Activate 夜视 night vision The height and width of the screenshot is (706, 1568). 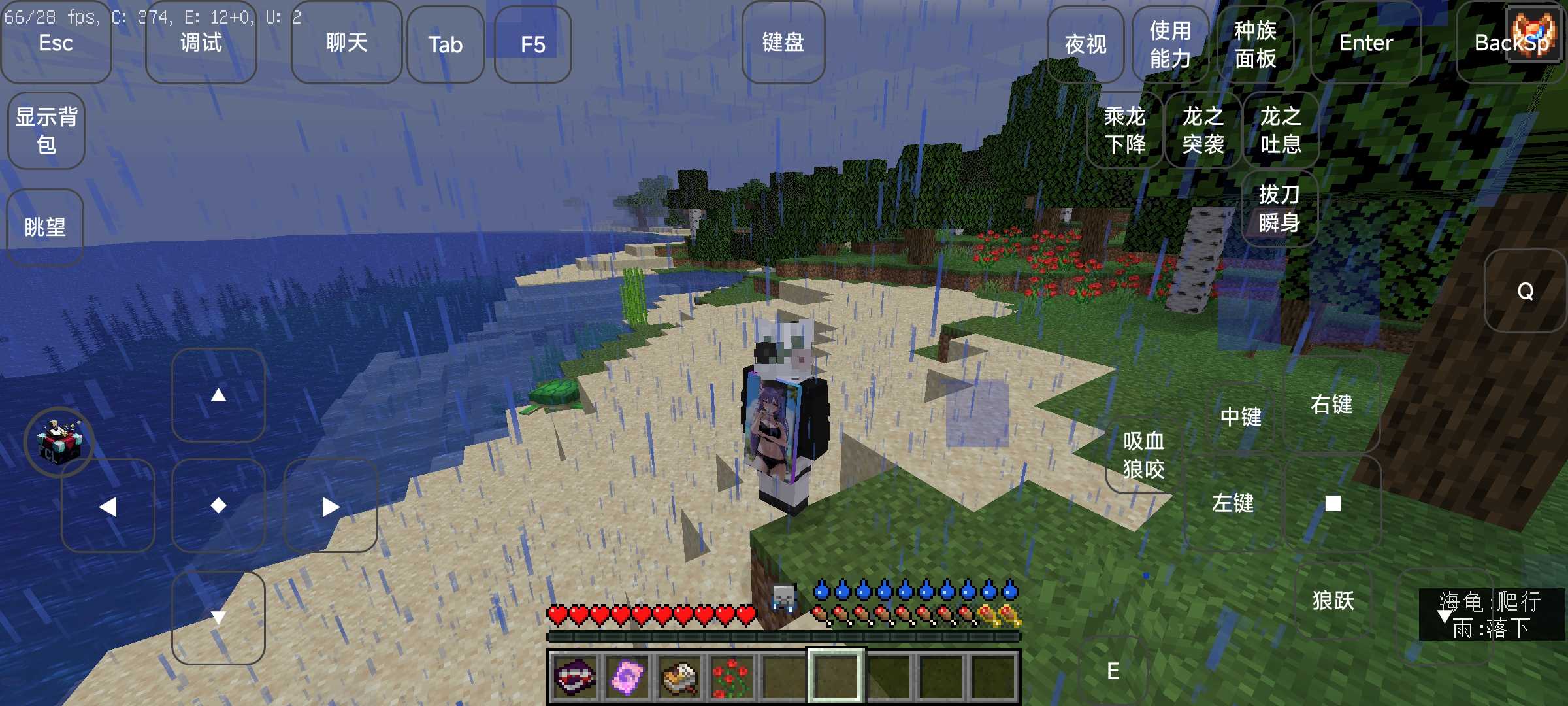coord(1085,44)
